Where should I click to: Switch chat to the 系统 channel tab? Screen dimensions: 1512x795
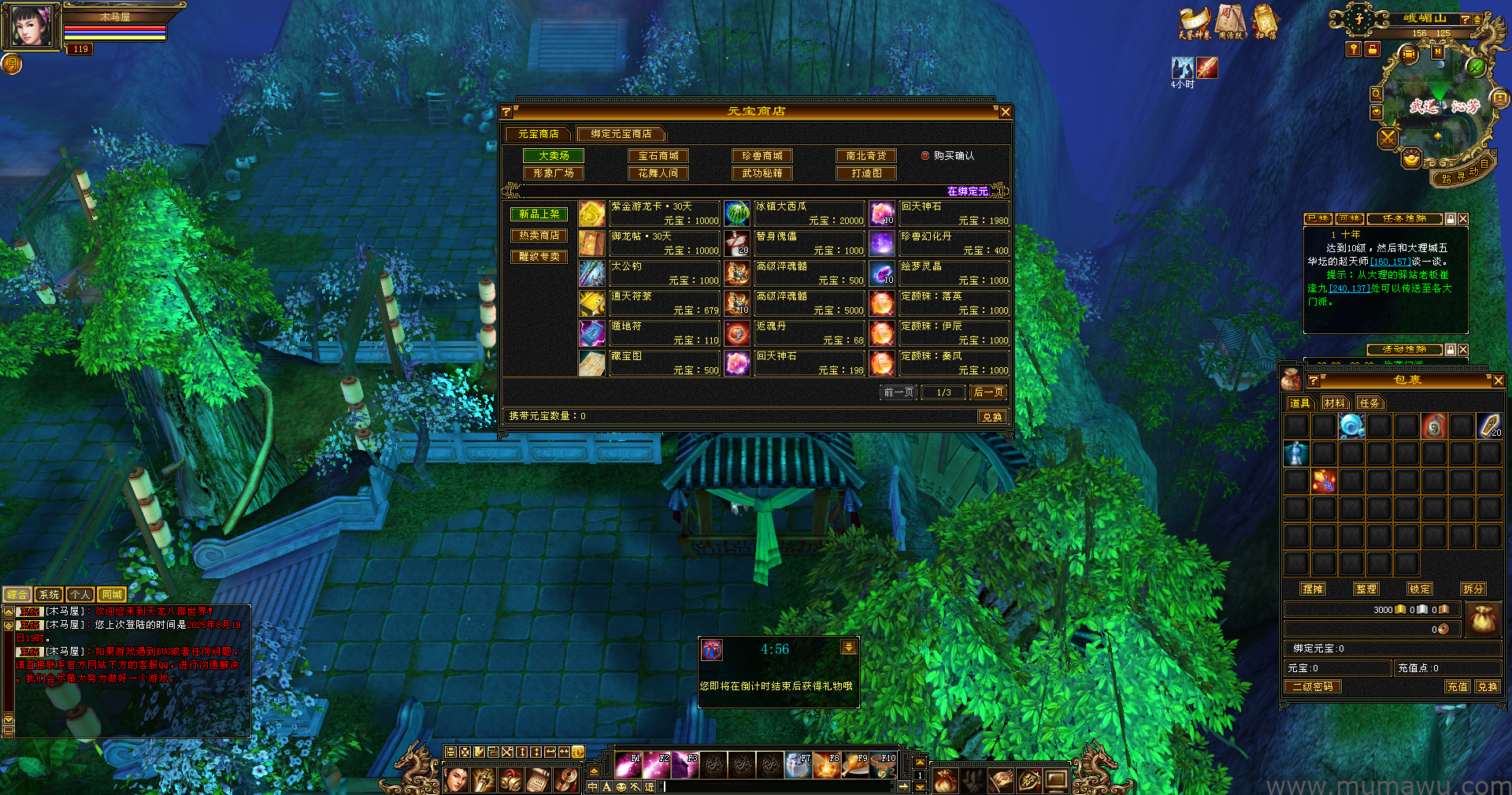point(49,595)
